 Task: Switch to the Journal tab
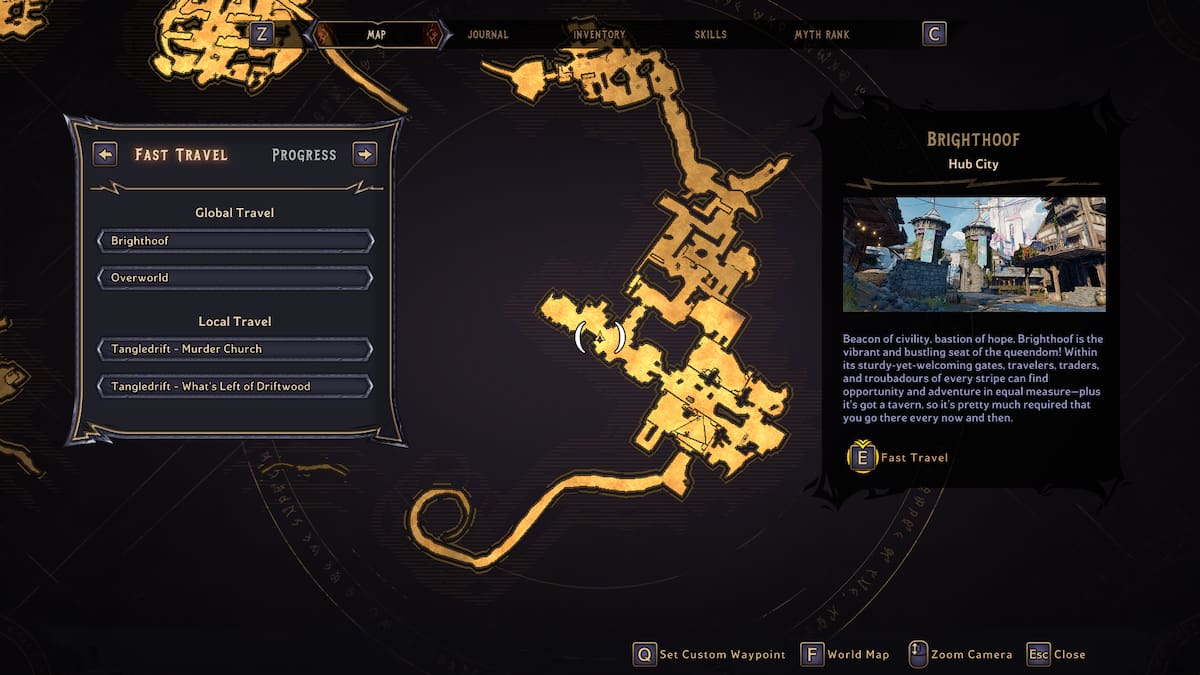click(488, 35)
